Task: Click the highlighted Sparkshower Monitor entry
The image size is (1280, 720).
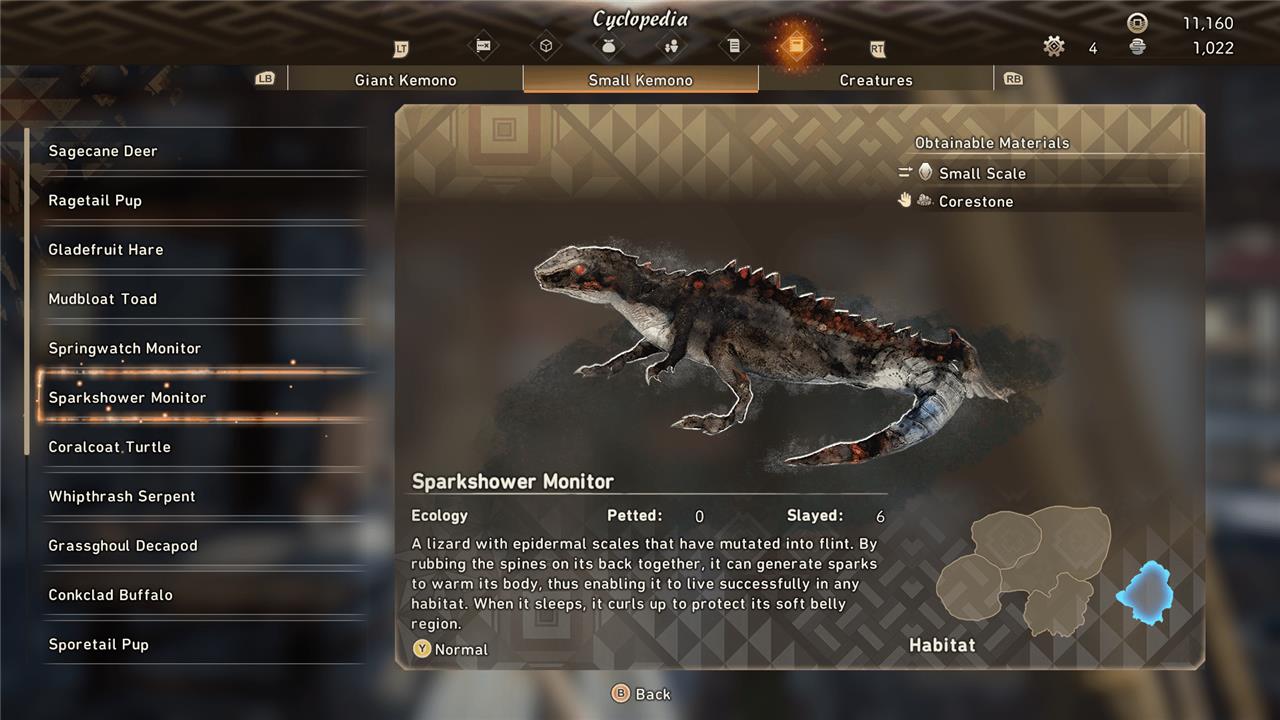Action: point(127,398)
